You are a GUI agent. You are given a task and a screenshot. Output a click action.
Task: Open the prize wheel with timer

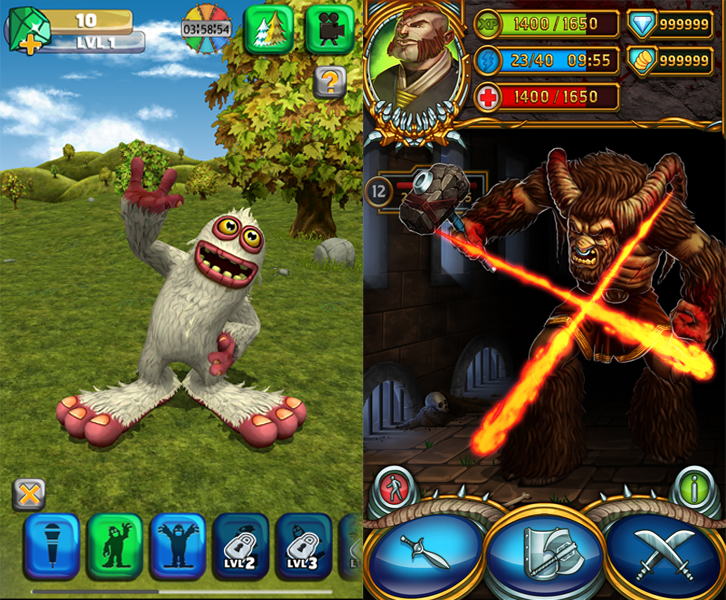pos(206,27)
